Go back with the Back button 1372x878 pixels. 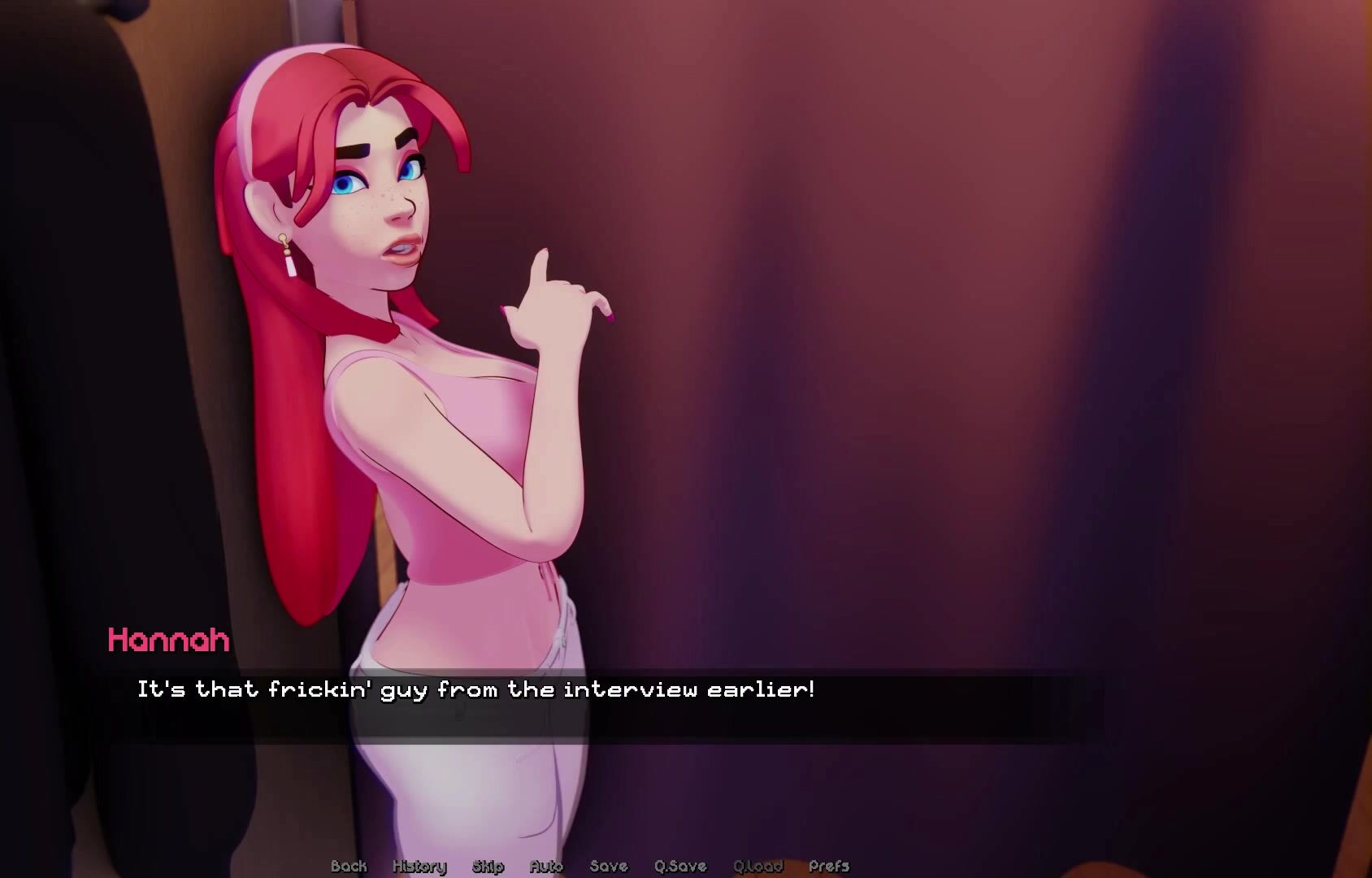click(x=349, y=866)
